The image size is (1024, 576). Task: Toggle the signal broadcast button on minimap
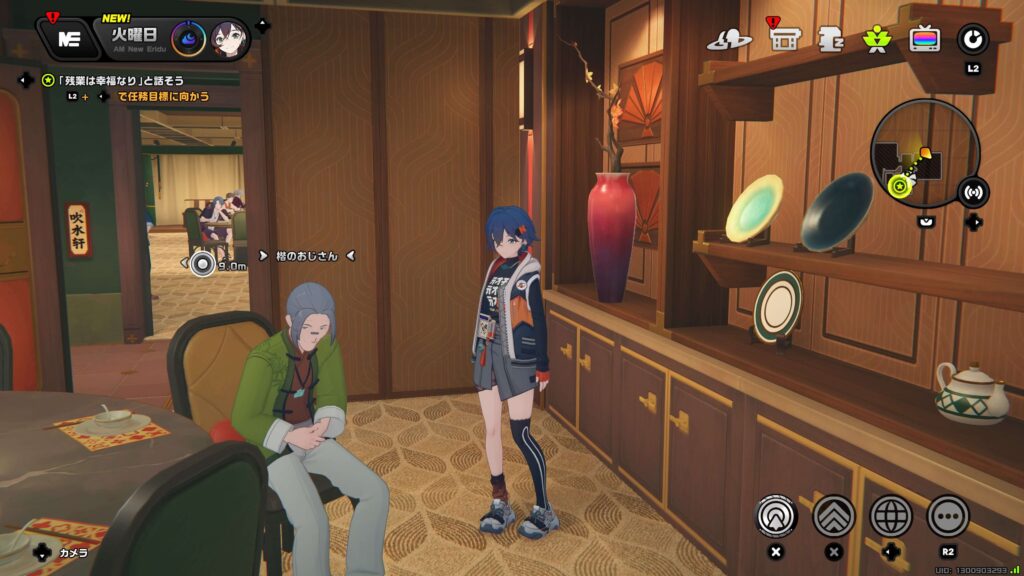pyautogui.click(x=972, y=191)
